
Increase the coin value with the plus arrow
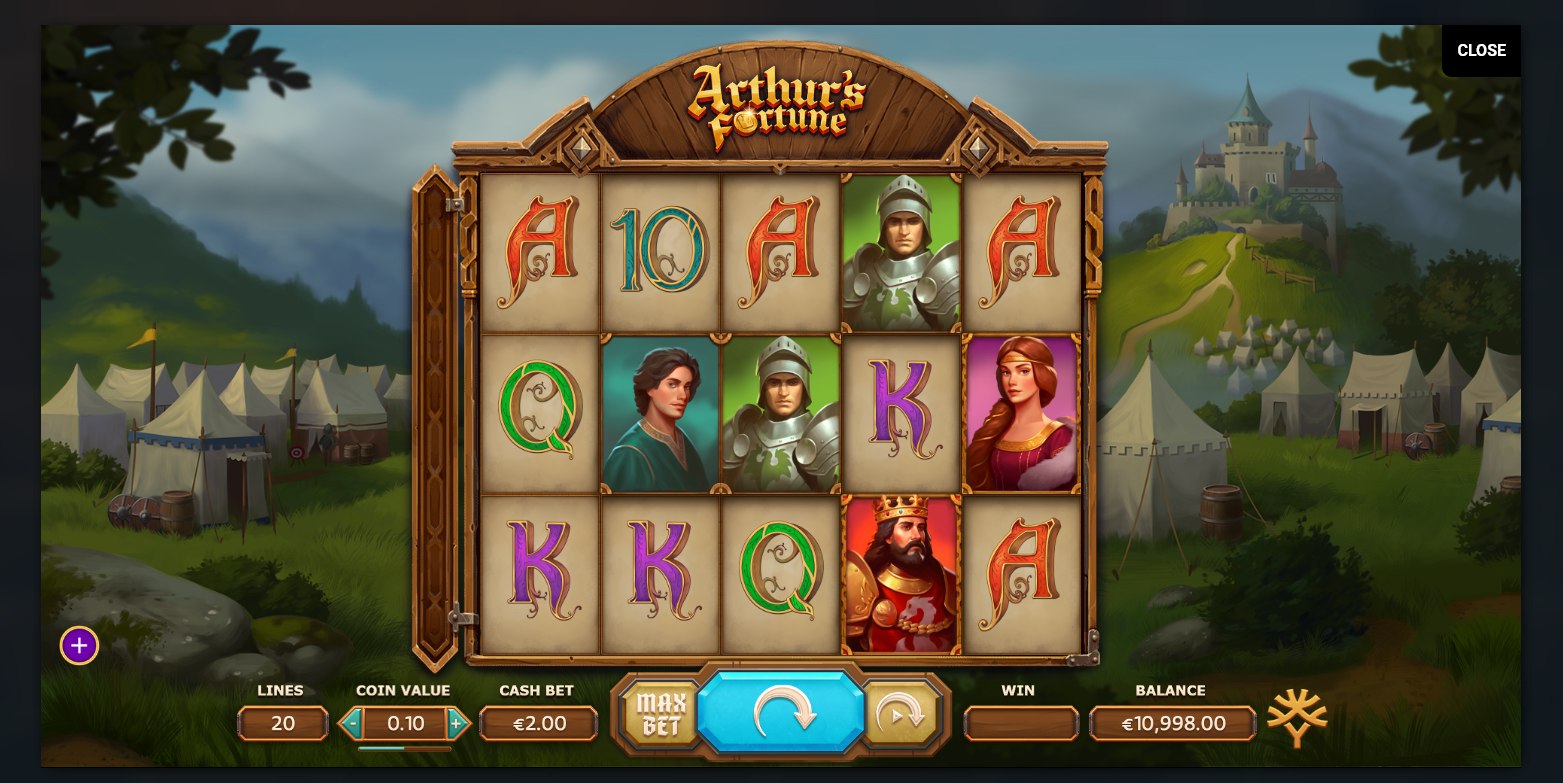(457, 723)
